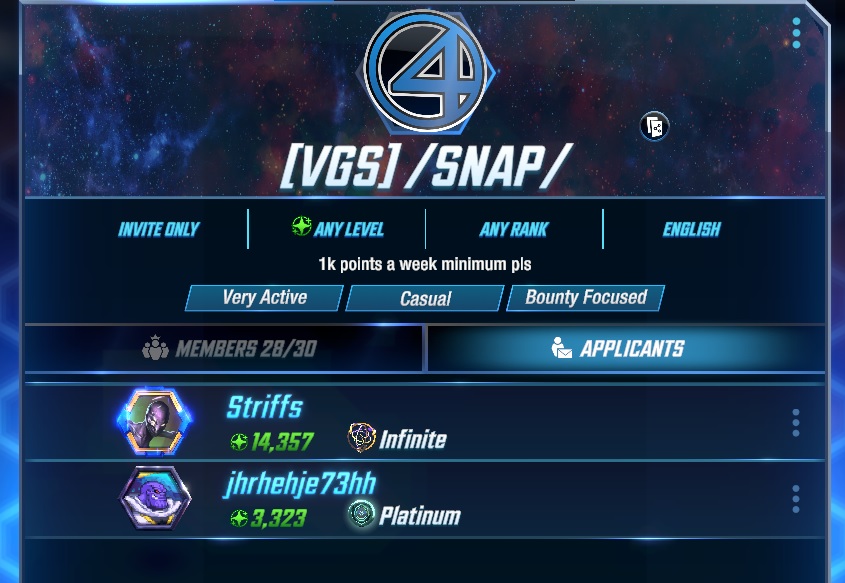Open options menu for applicant jhrhehje73hh
The image size is (845, 583).
[796, 498]
